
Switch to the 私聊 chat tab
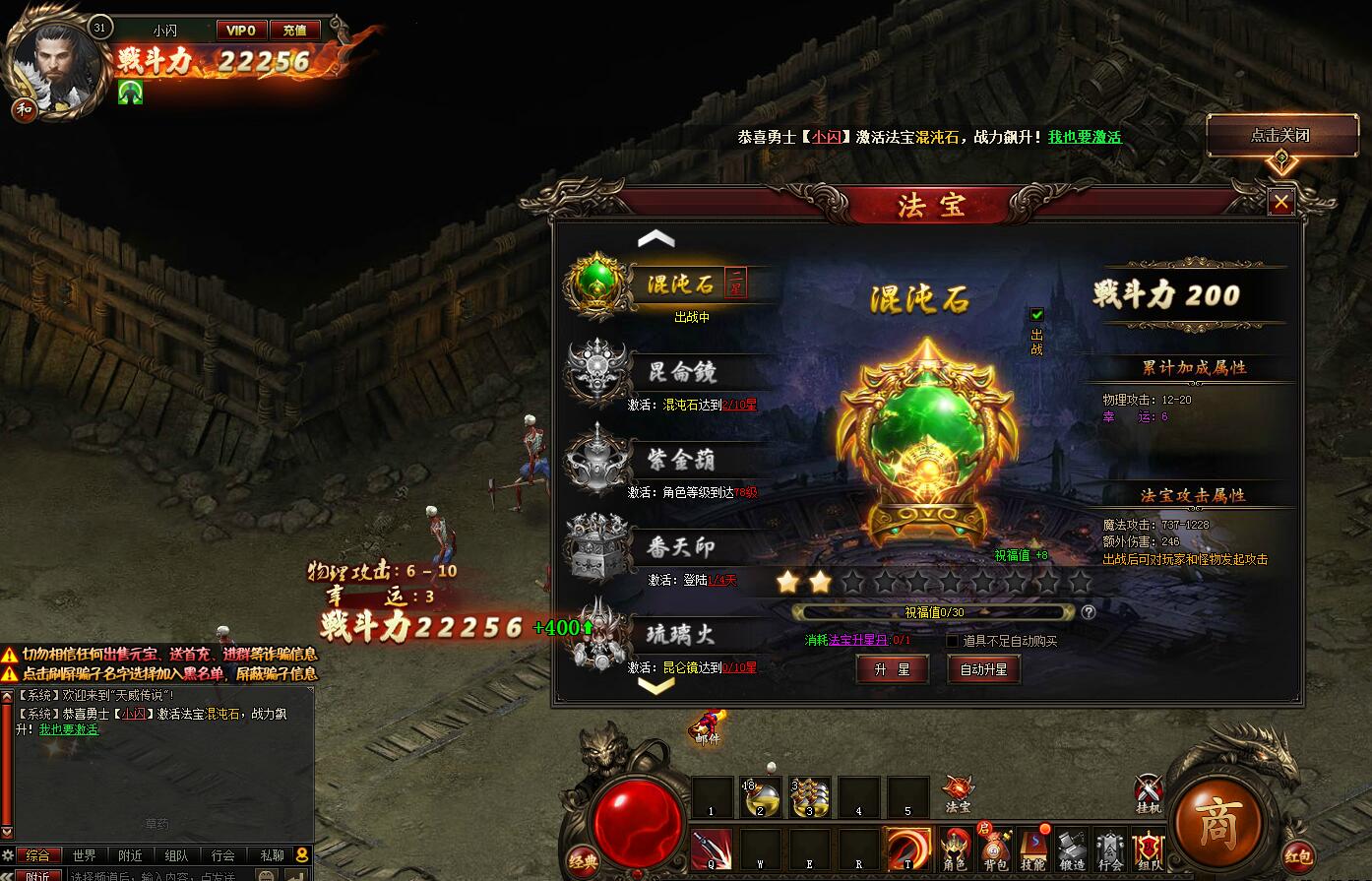point(271,855)
